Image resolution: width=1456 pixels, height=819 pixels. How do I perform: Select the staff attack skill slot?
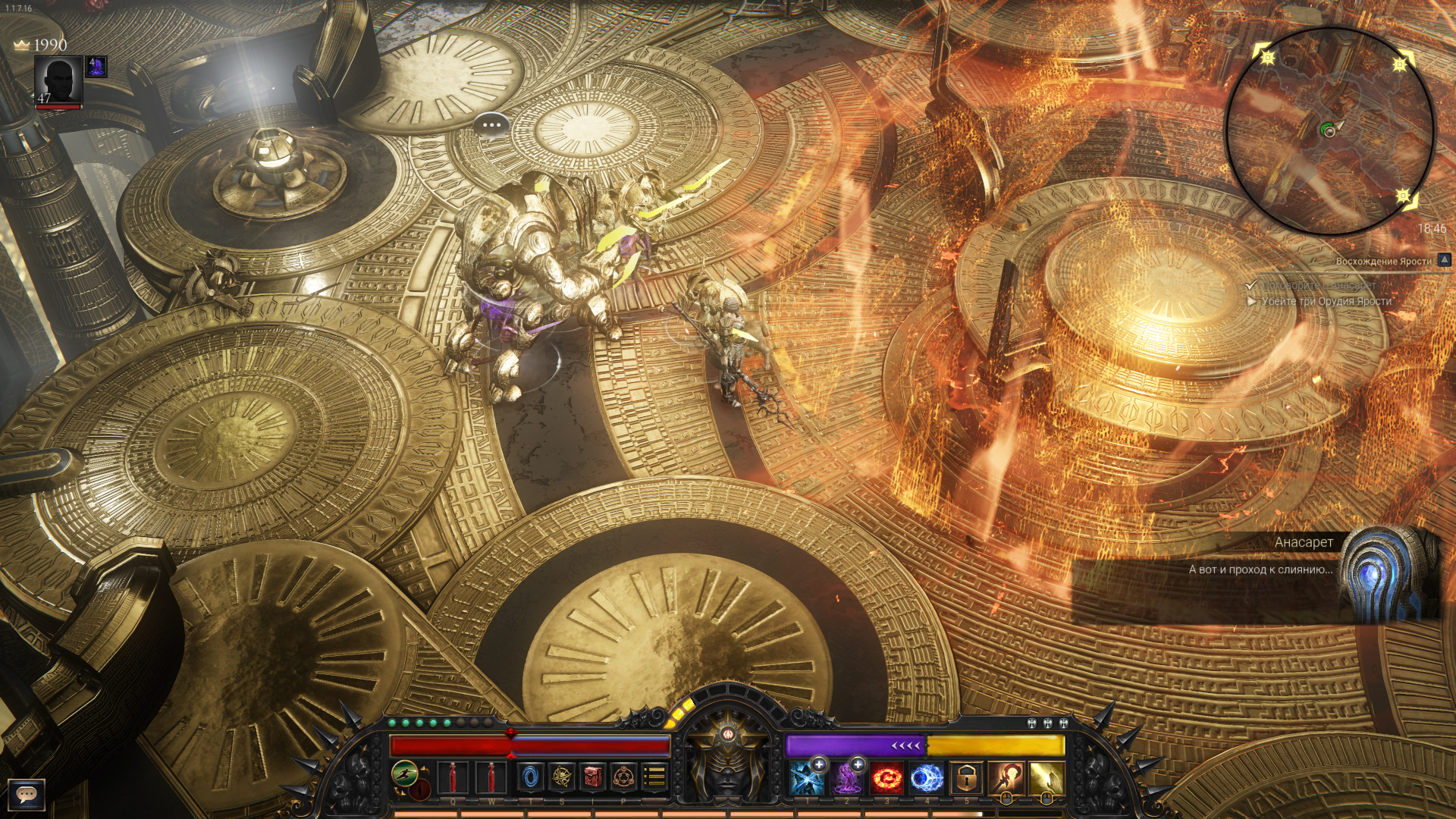1007,779
